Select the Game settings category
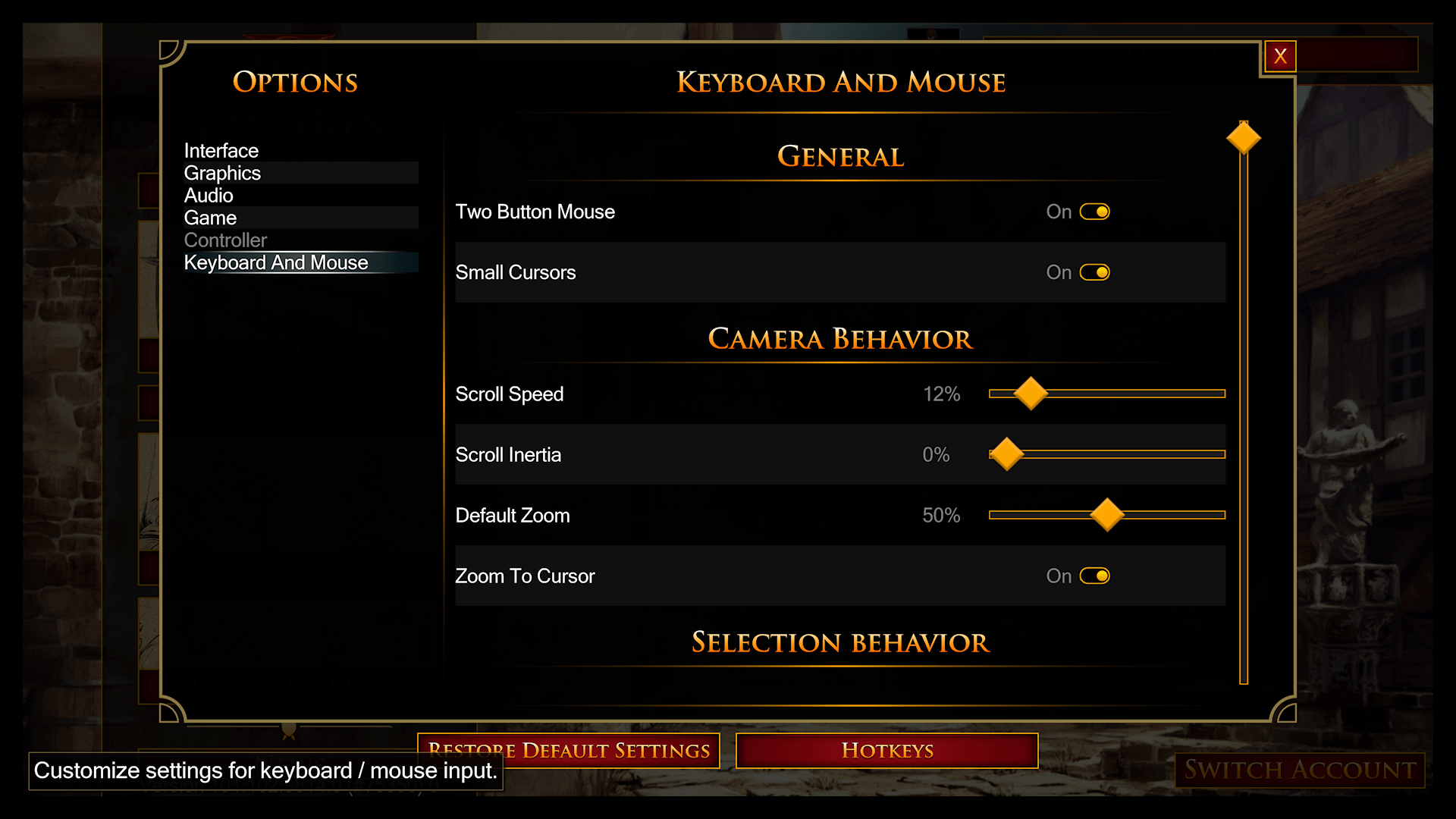Image resolution: width=1456 pixels, height=819 pixels. (x=210, y=218)
